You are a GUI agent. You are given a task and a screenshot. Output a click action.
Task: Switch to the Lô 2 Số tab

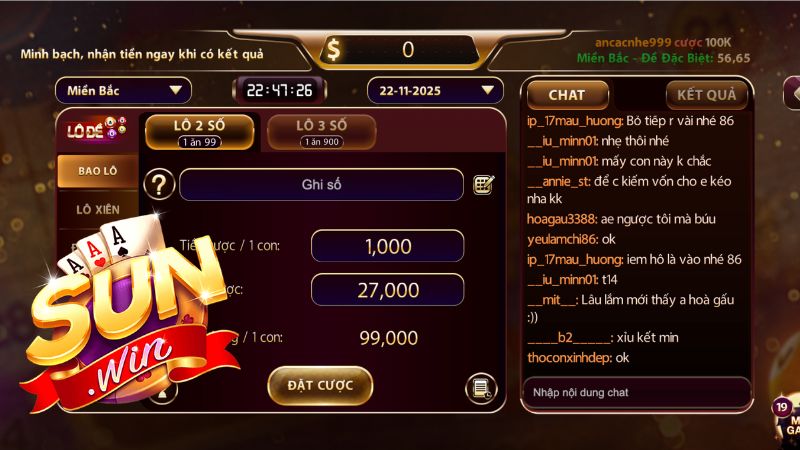[198, 131]
